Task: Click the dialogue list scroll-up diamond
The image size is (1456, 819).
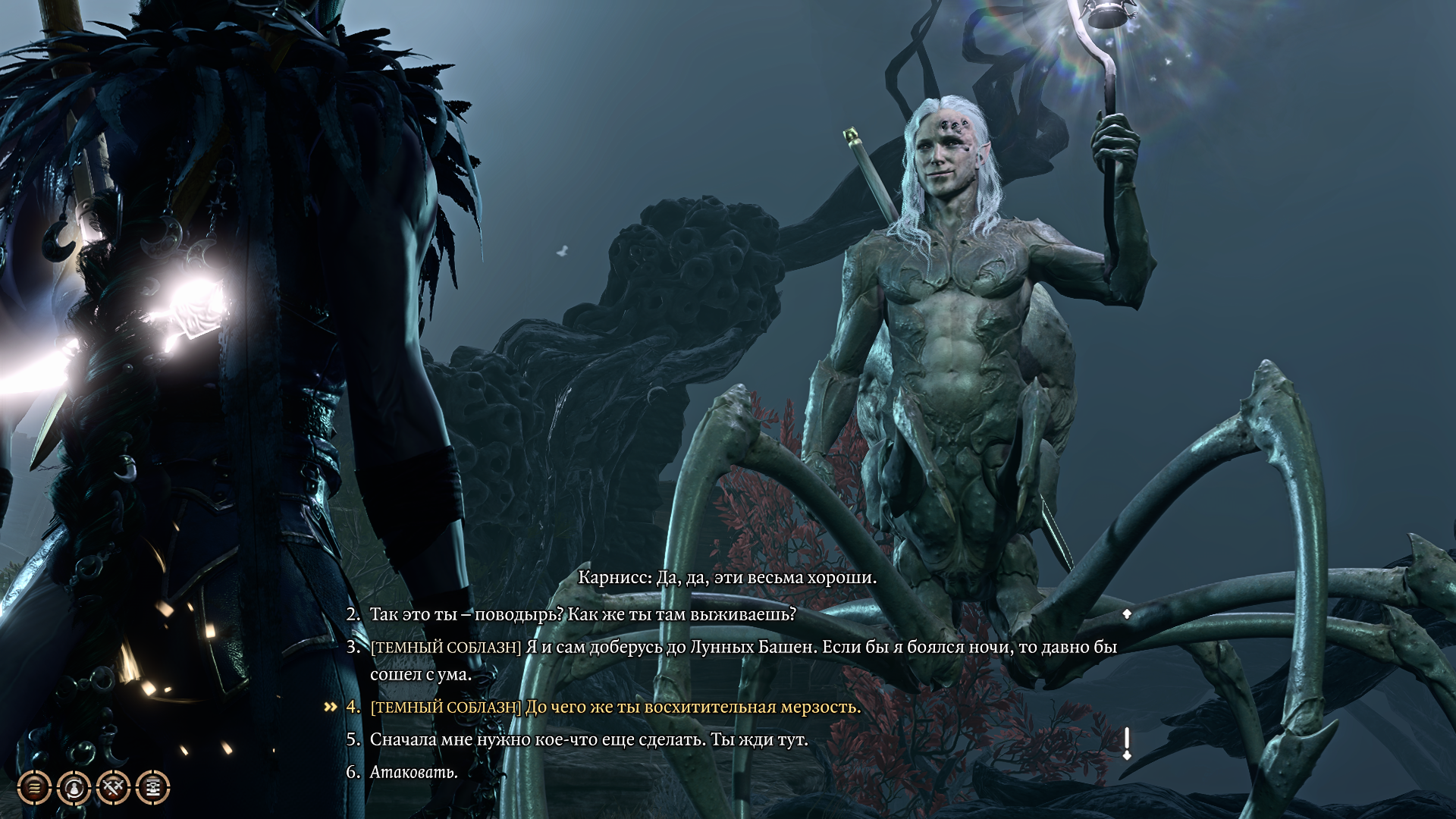Action: click(x=1127, y=613)
